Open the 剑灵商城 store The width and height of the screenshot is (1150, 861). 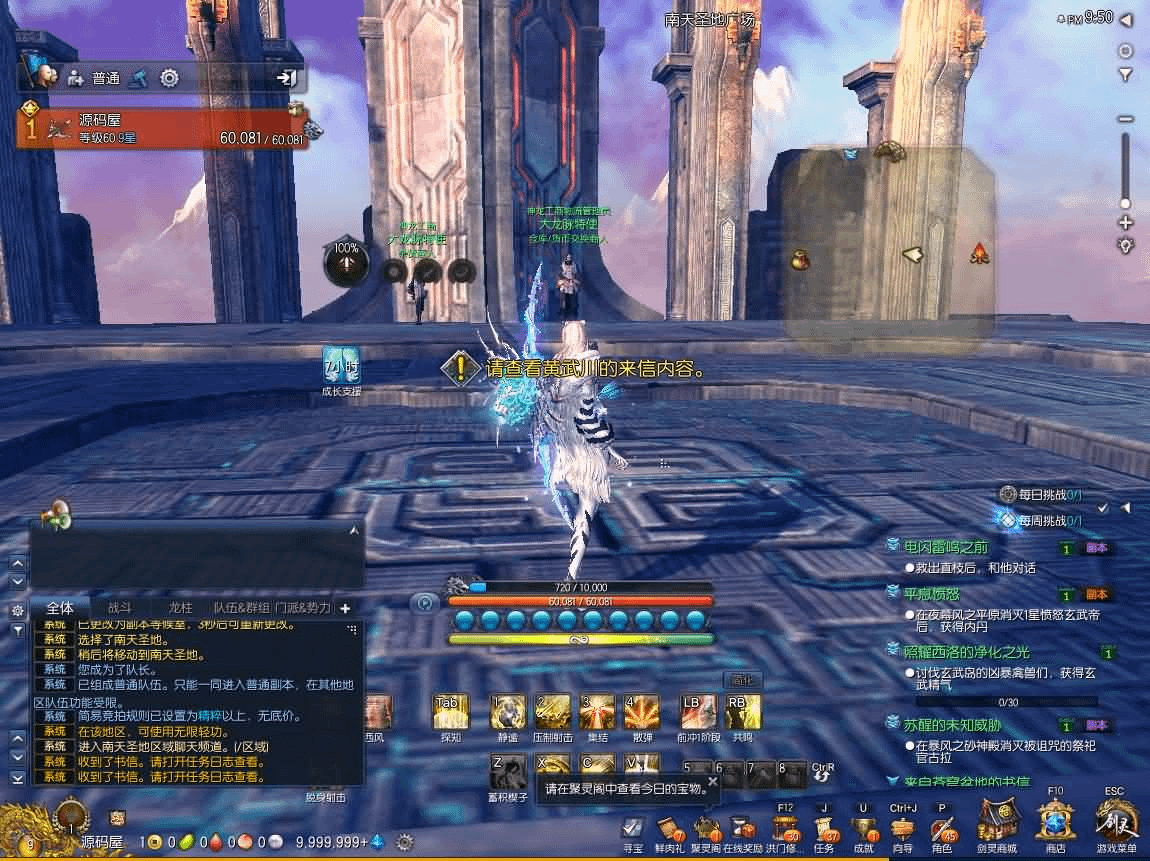(997, 824)
